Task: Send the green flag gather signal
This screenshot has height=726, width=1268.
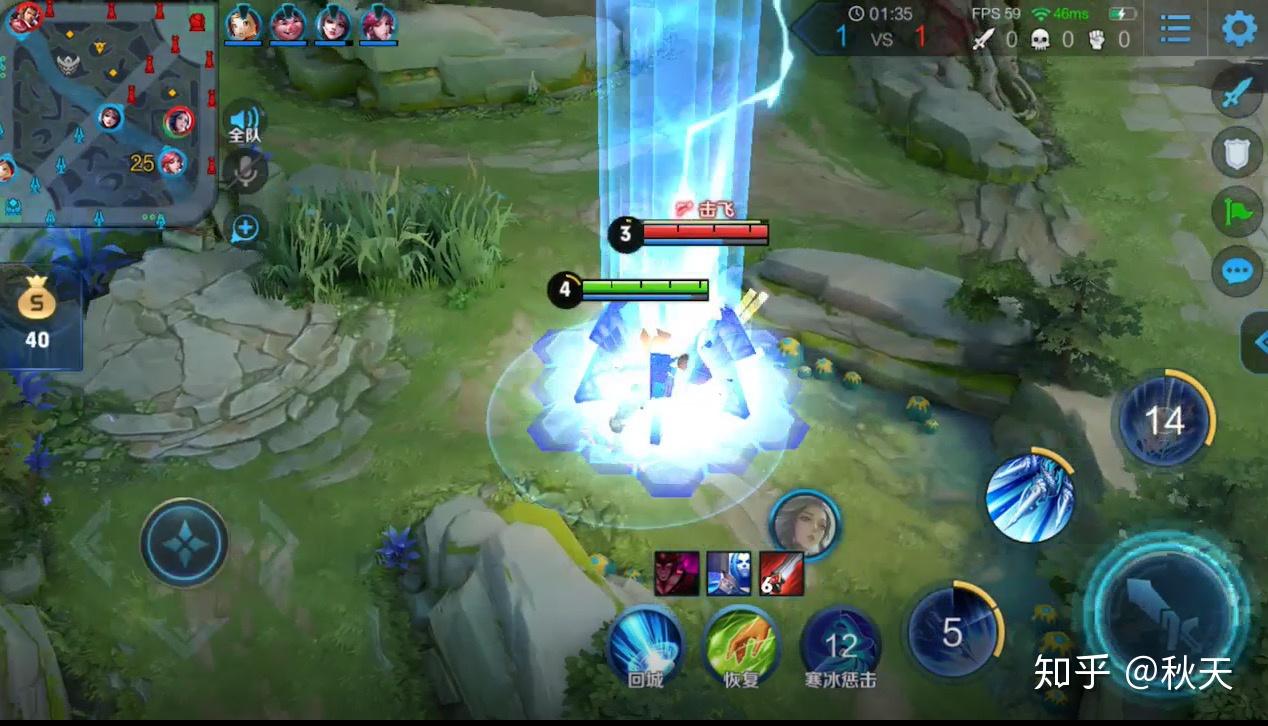Action: (1238, 211)
